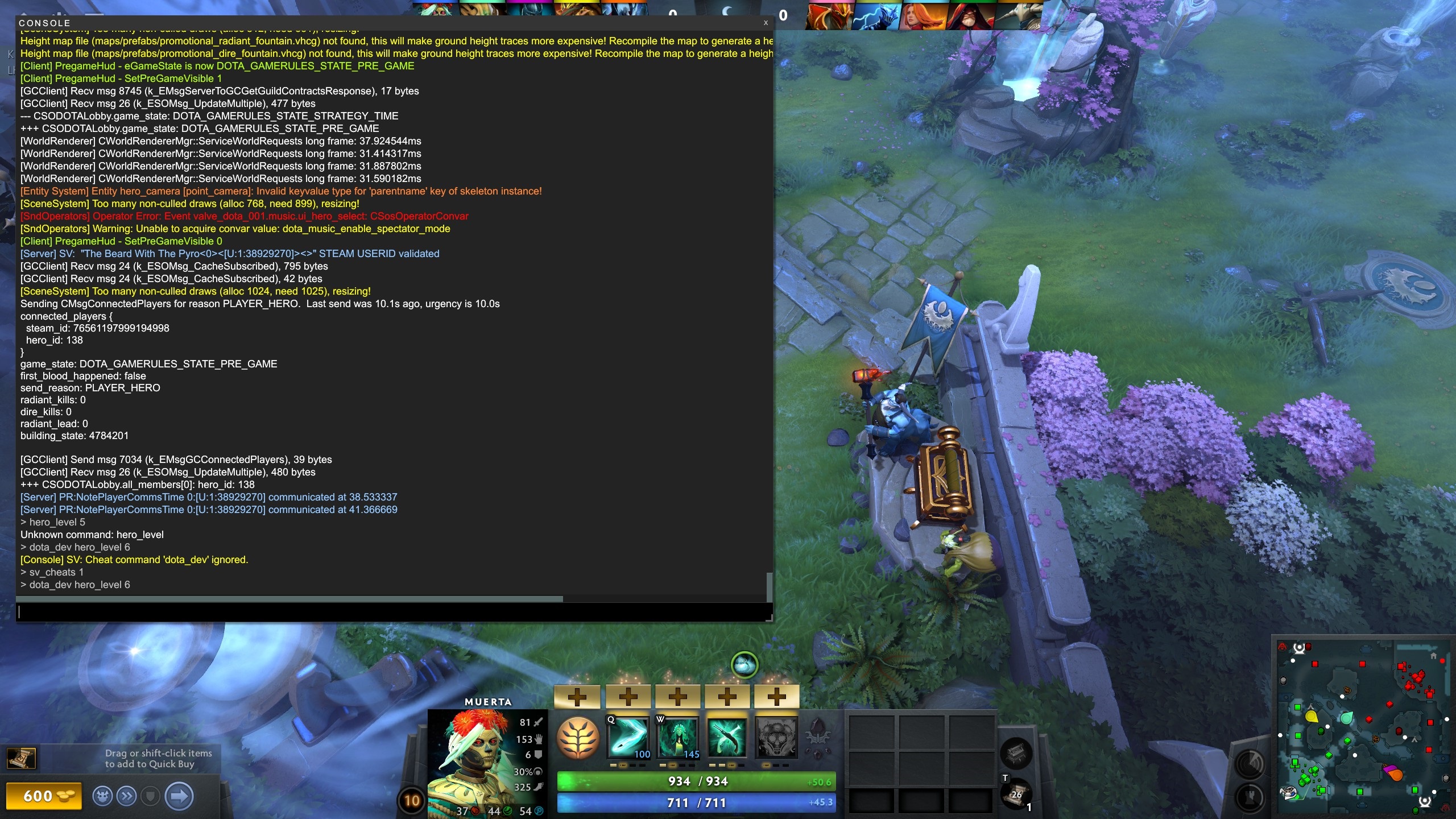The width and height of the screenshot is (1456, 819).
Task: Click inside the console command input field
Action: [x=392, y=613]
